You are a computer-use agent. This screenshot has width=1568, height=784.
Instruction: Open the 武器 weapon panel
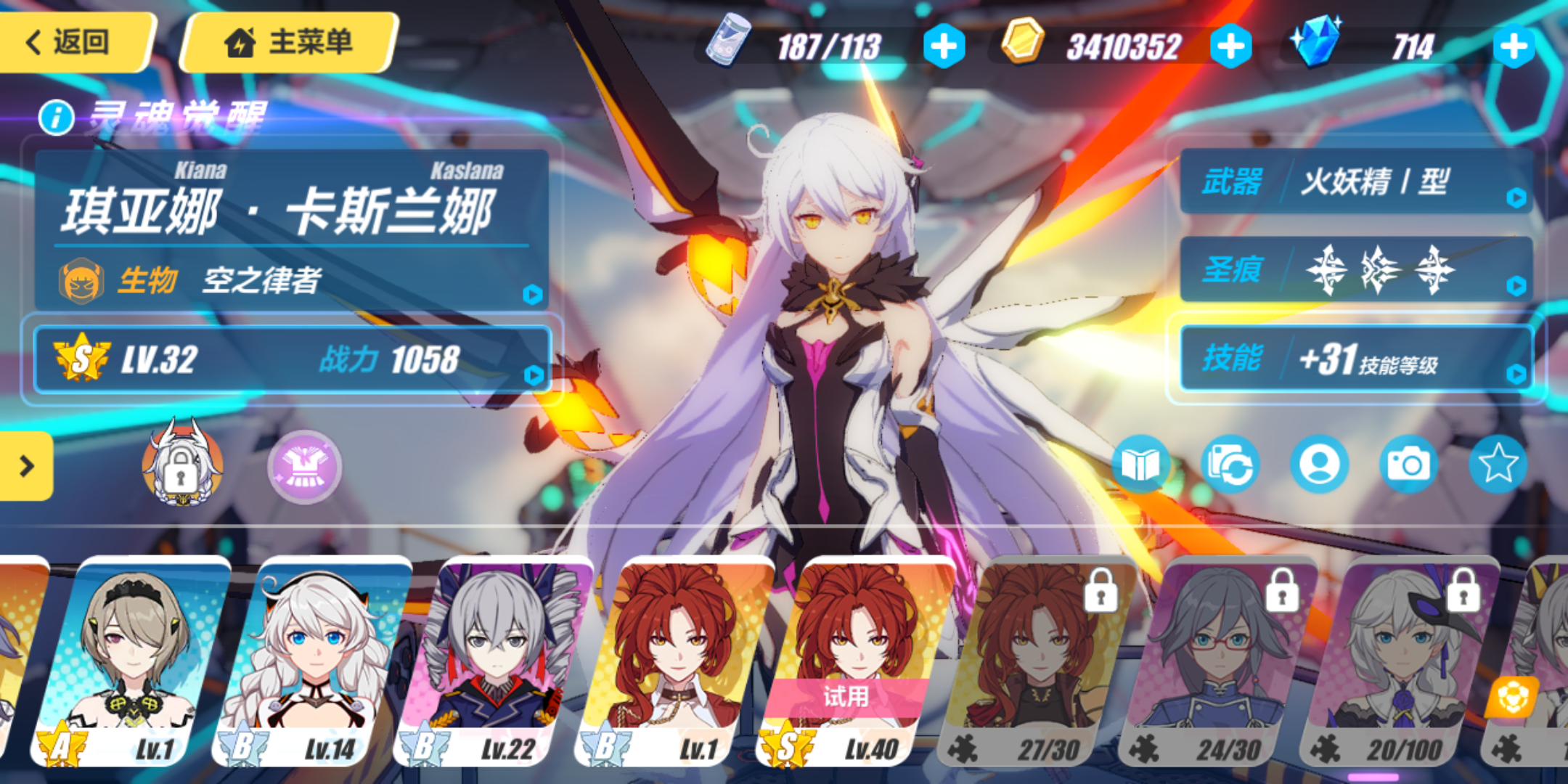pos(1356,181)
